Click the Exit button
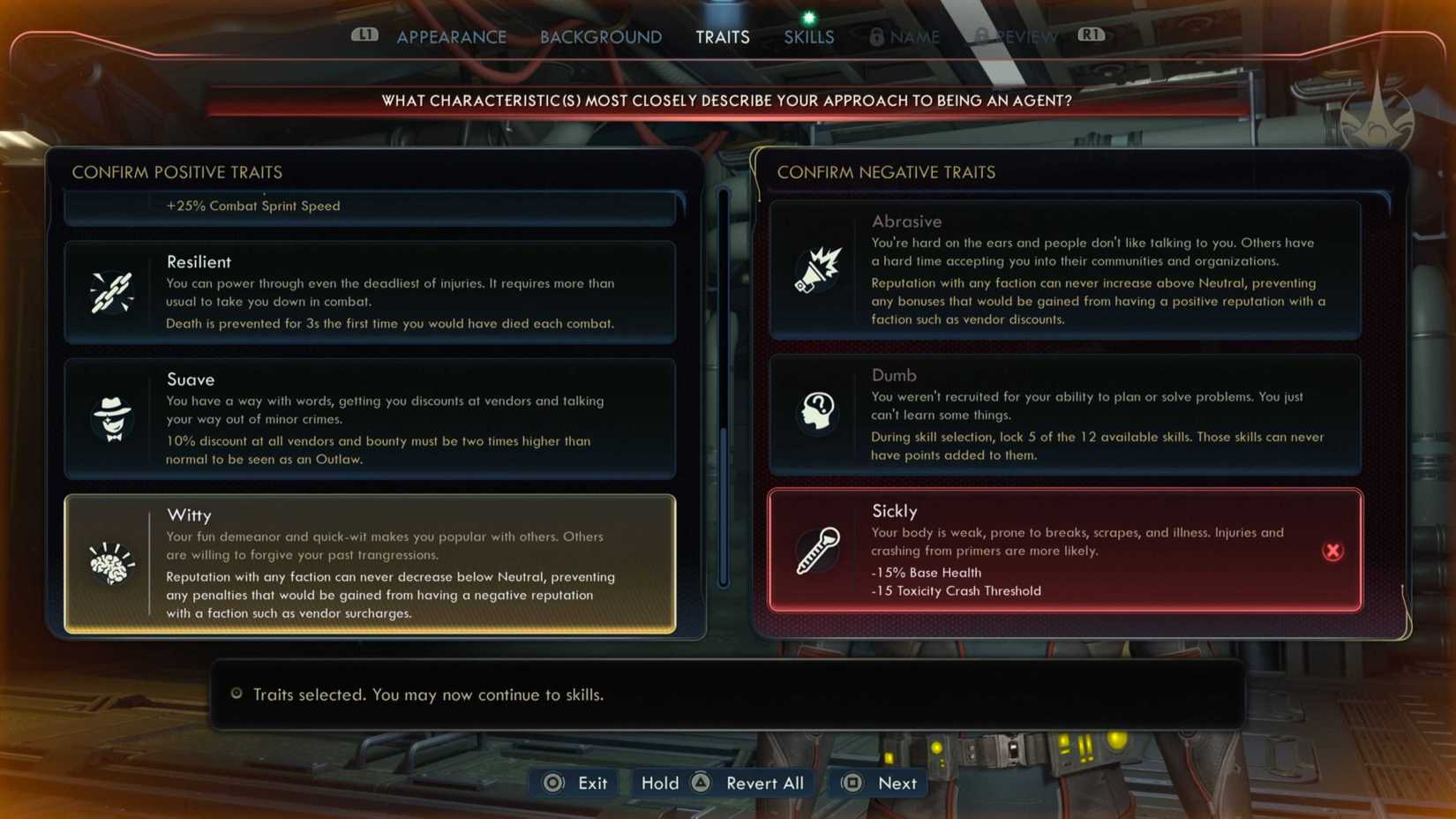Screen dimensions: 1456x819 coord(574,783)
